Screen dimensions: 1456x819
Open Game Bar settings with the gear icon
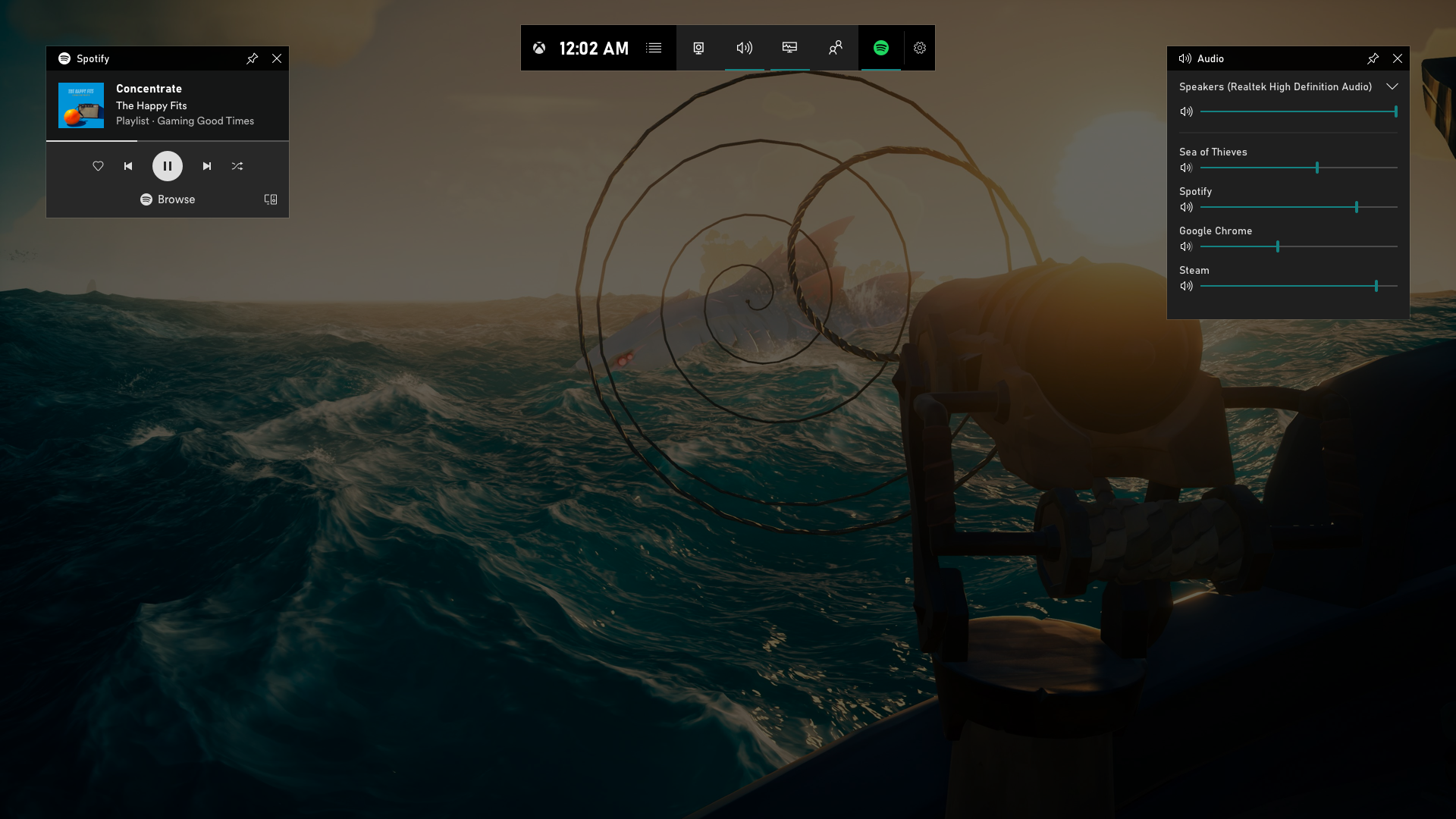point(920,48)
